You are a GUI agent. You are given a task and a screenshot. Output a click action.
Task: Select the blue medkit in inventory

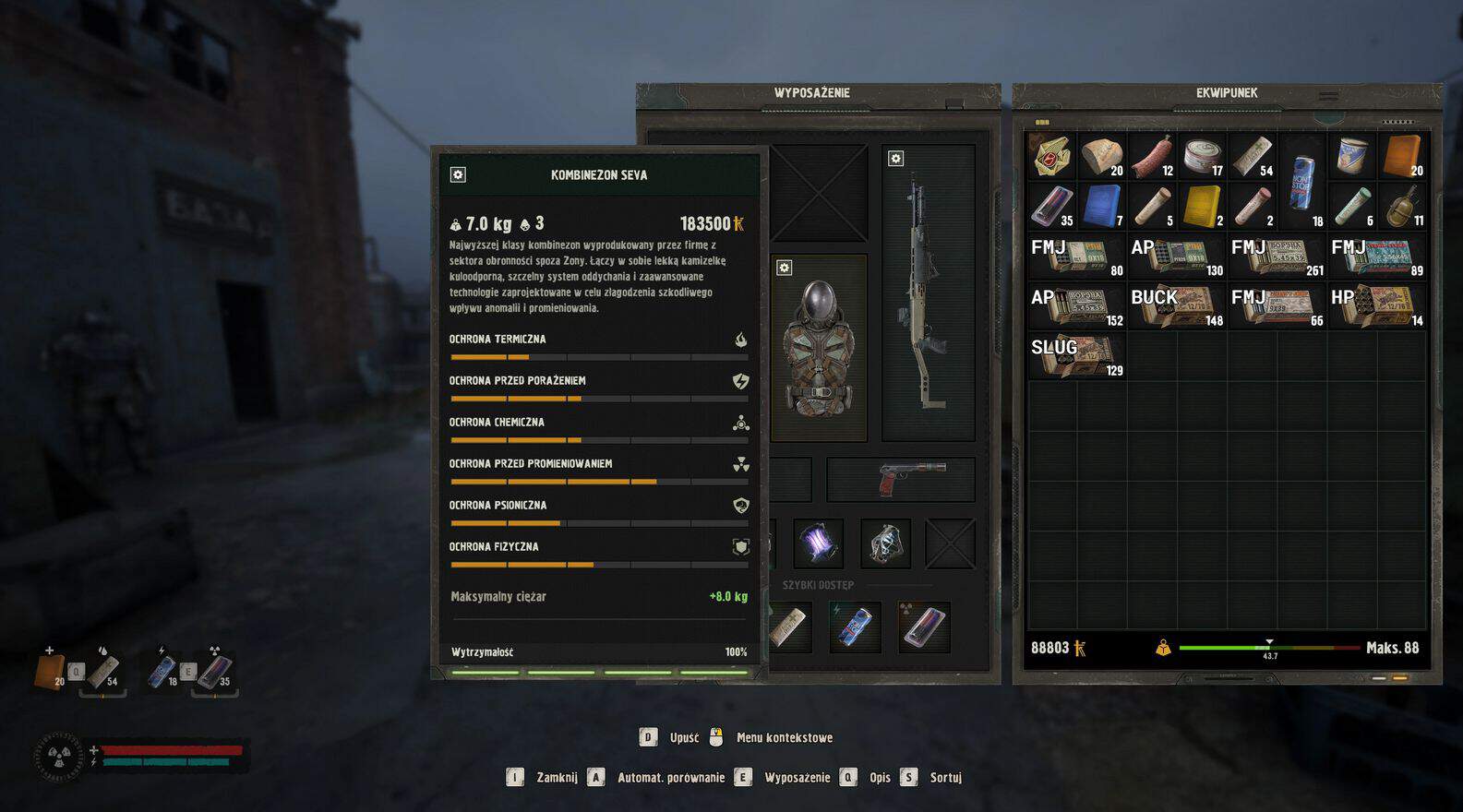(x=1102, y=206)
